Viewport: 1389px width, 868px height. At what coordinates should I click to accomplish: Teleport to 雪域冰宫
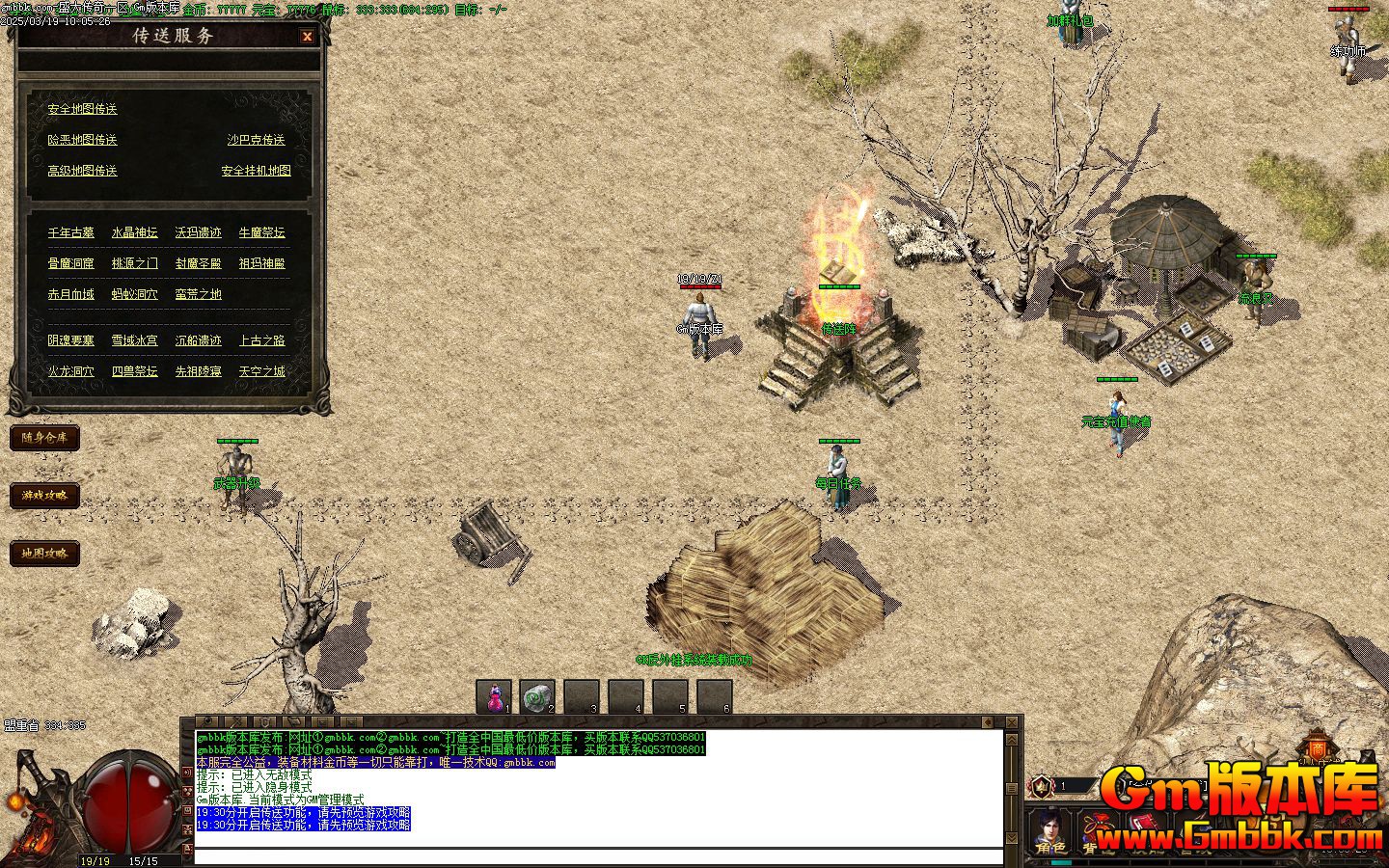[x=134, y=340]
